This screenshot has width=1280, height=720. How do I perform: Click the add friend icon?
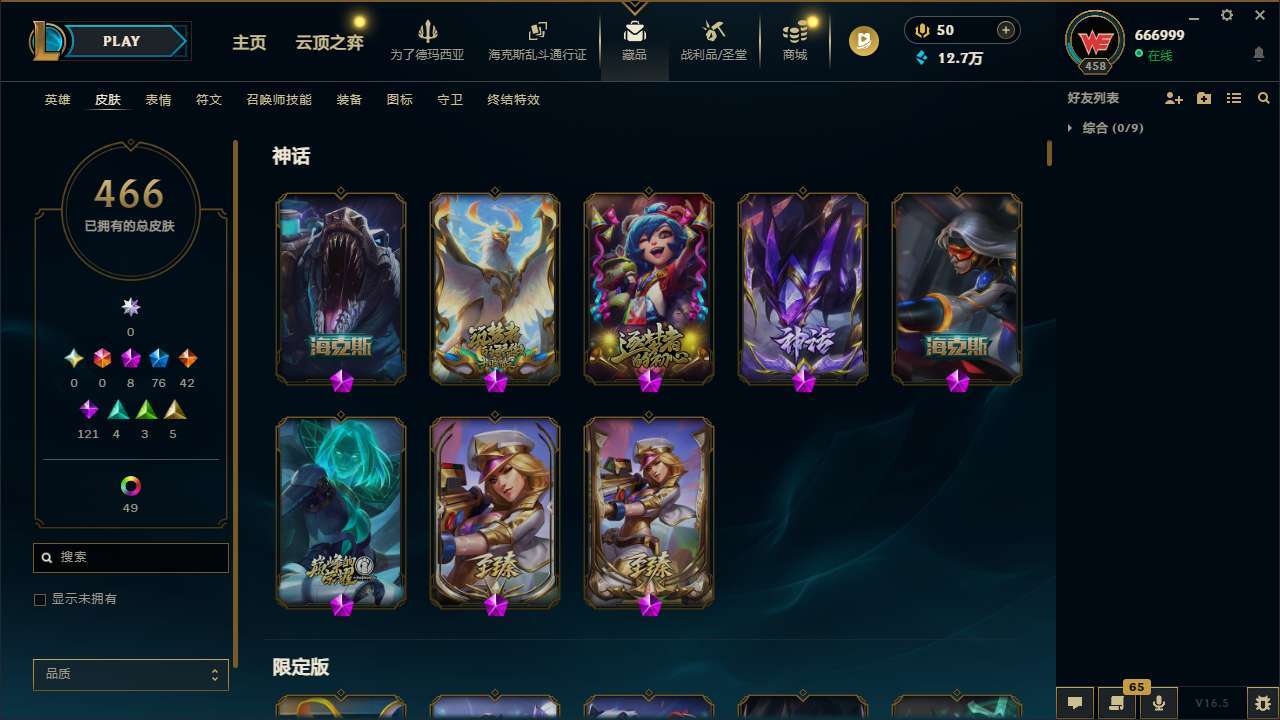click(1173, 97)
